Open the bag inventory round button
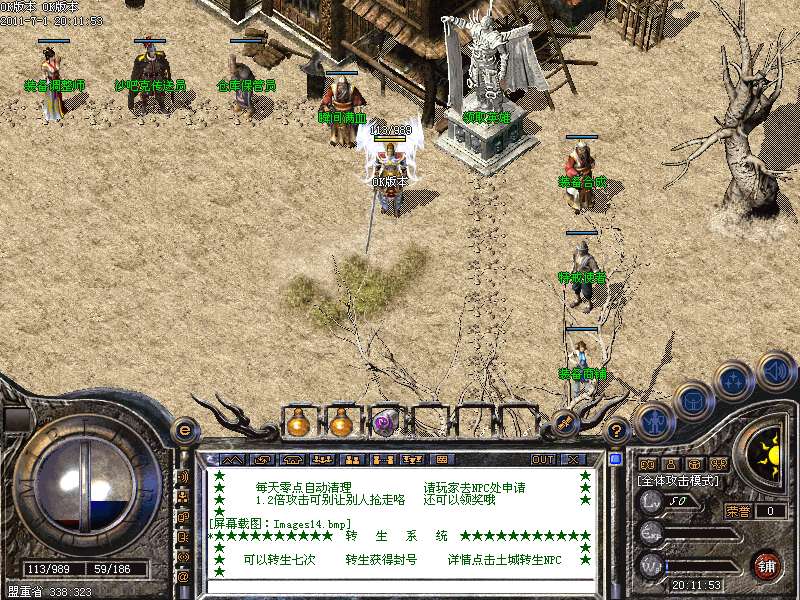Image resolution: width=800 pixels, height=600 pixels. click(693, 400)
